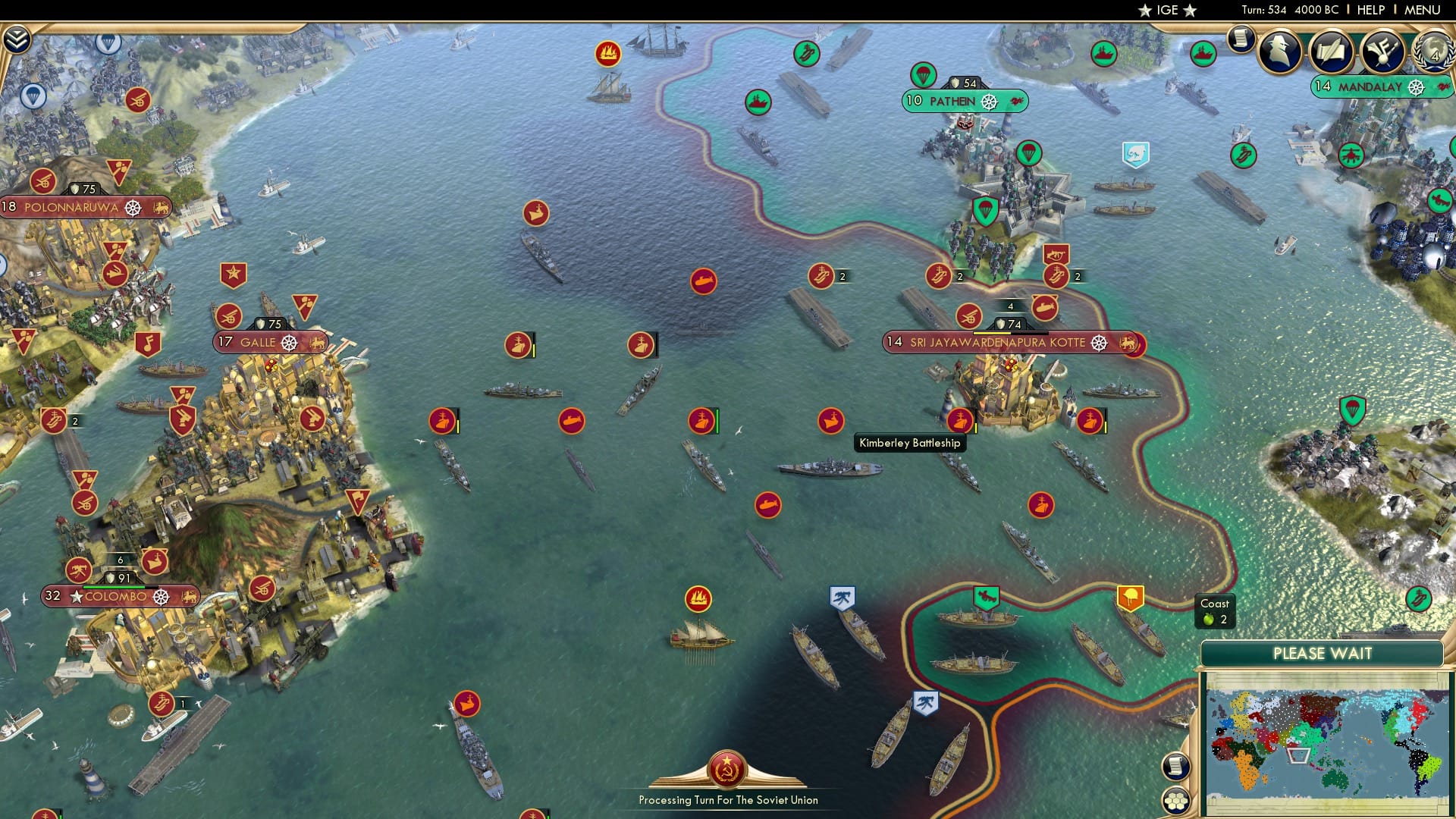Select the Sri Jayawardenapura Kotte city banner
This screenshot has height=819, width=1456.
tap(996, 342)
